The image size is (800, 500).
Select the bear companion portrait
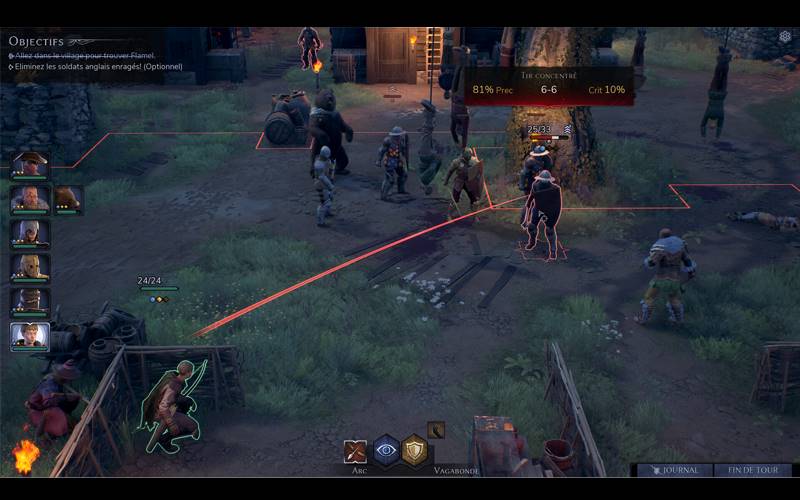pyautogui.click(x=68, y=199)
